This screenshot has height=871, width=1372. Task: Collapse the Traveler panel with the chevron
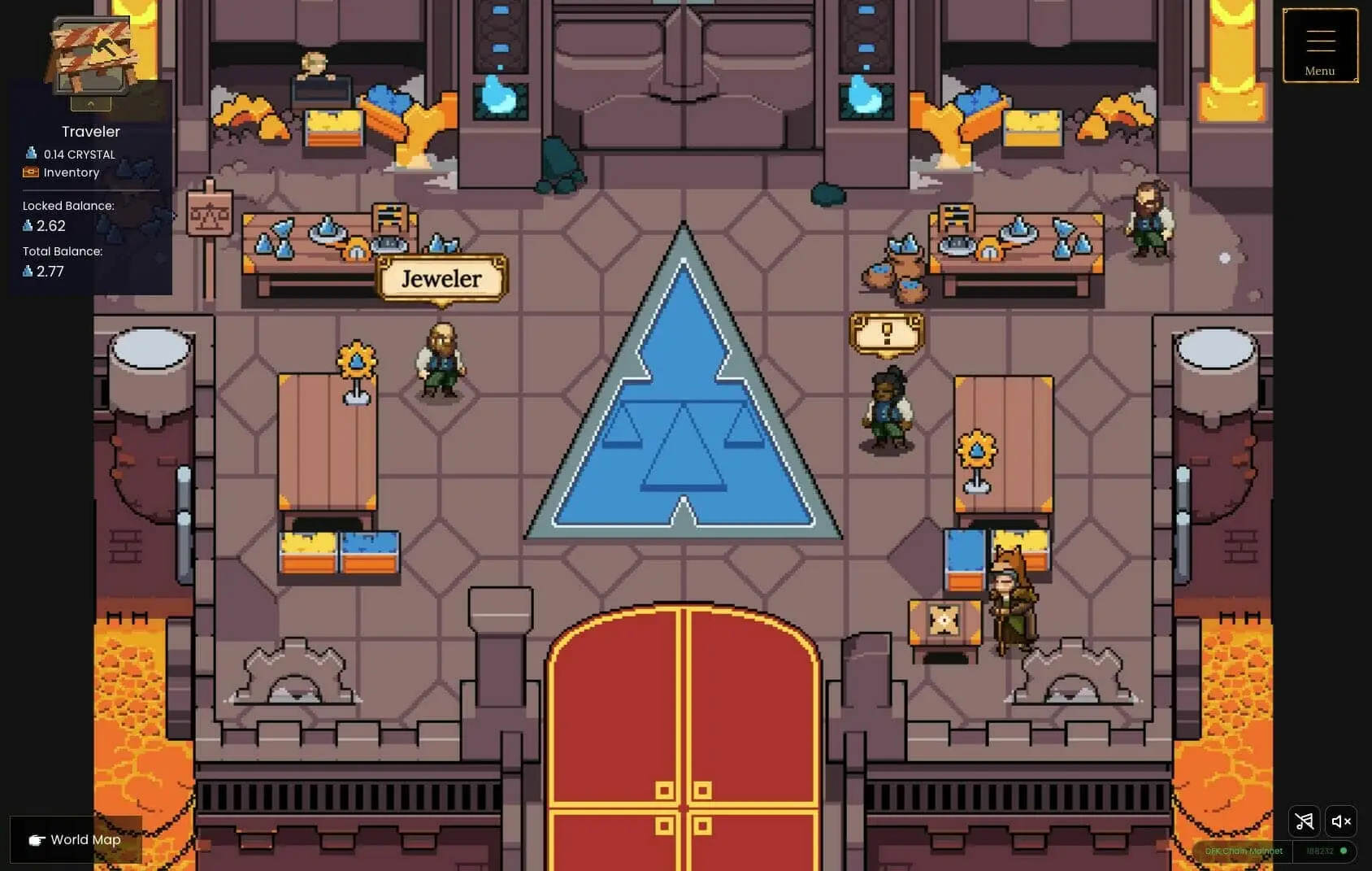tap(90, 102)
